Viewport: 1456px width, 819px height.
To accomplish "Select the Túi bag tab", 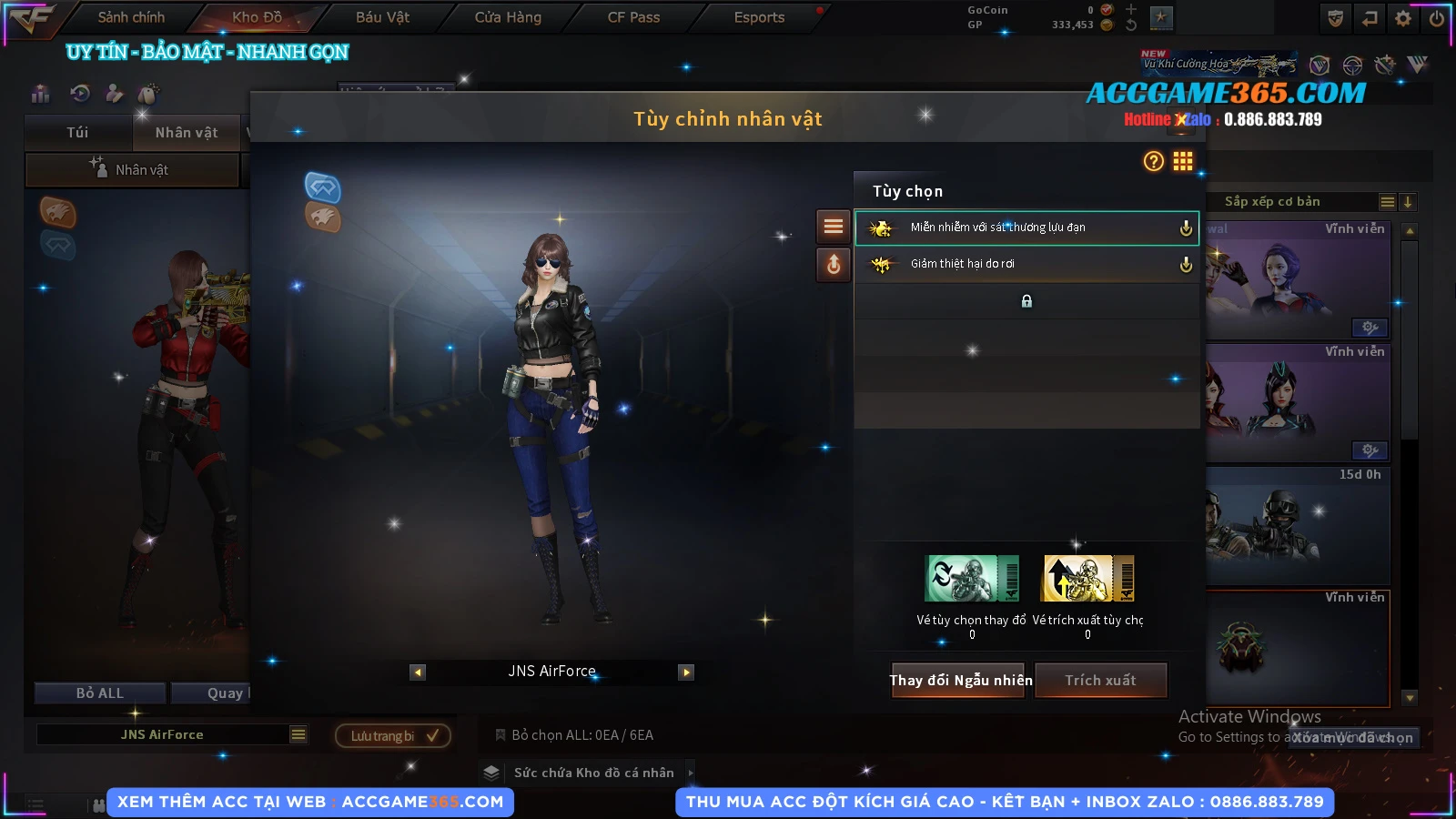I will (x=77, y=133).
